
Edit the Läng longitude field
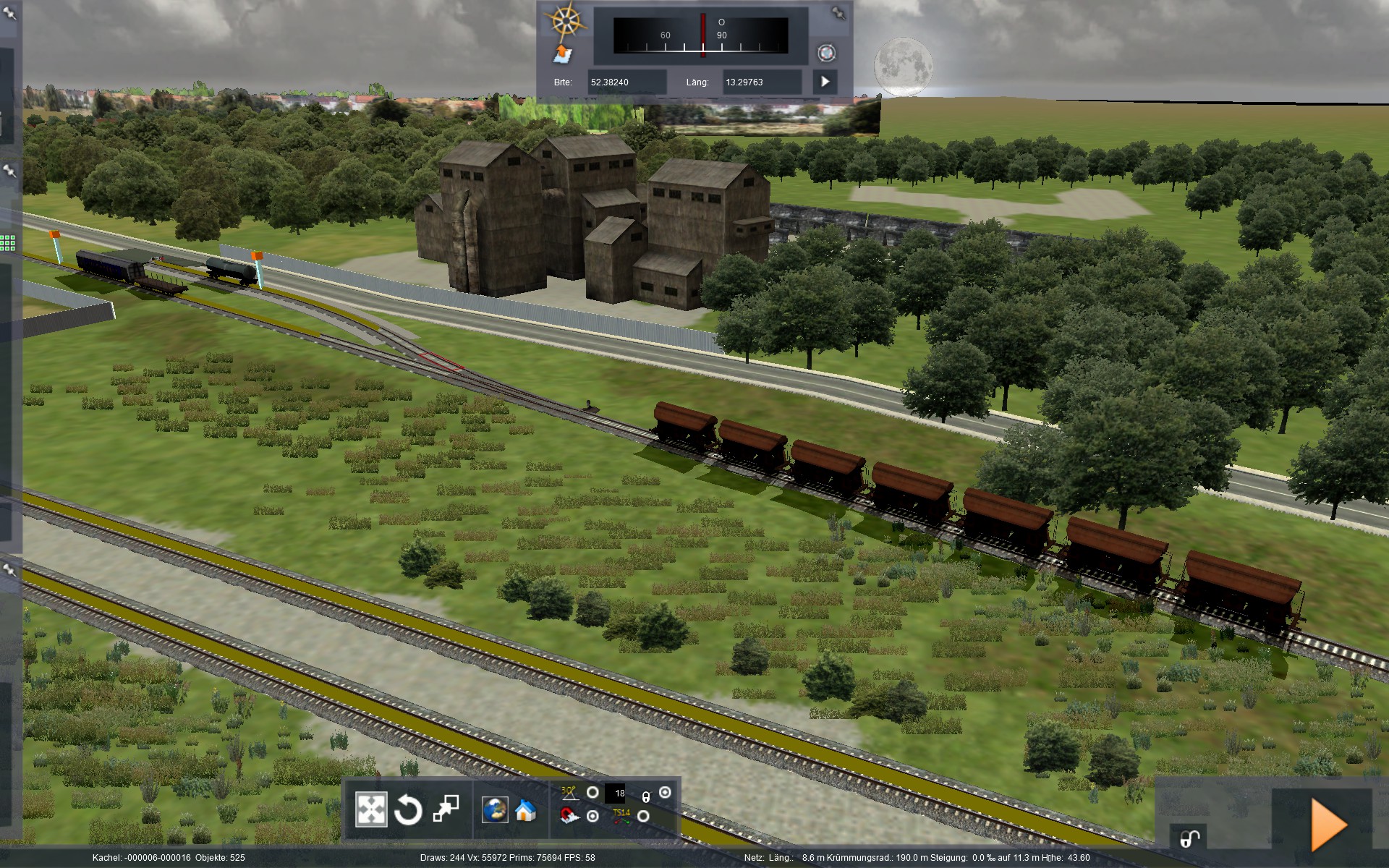coord(762,82)
